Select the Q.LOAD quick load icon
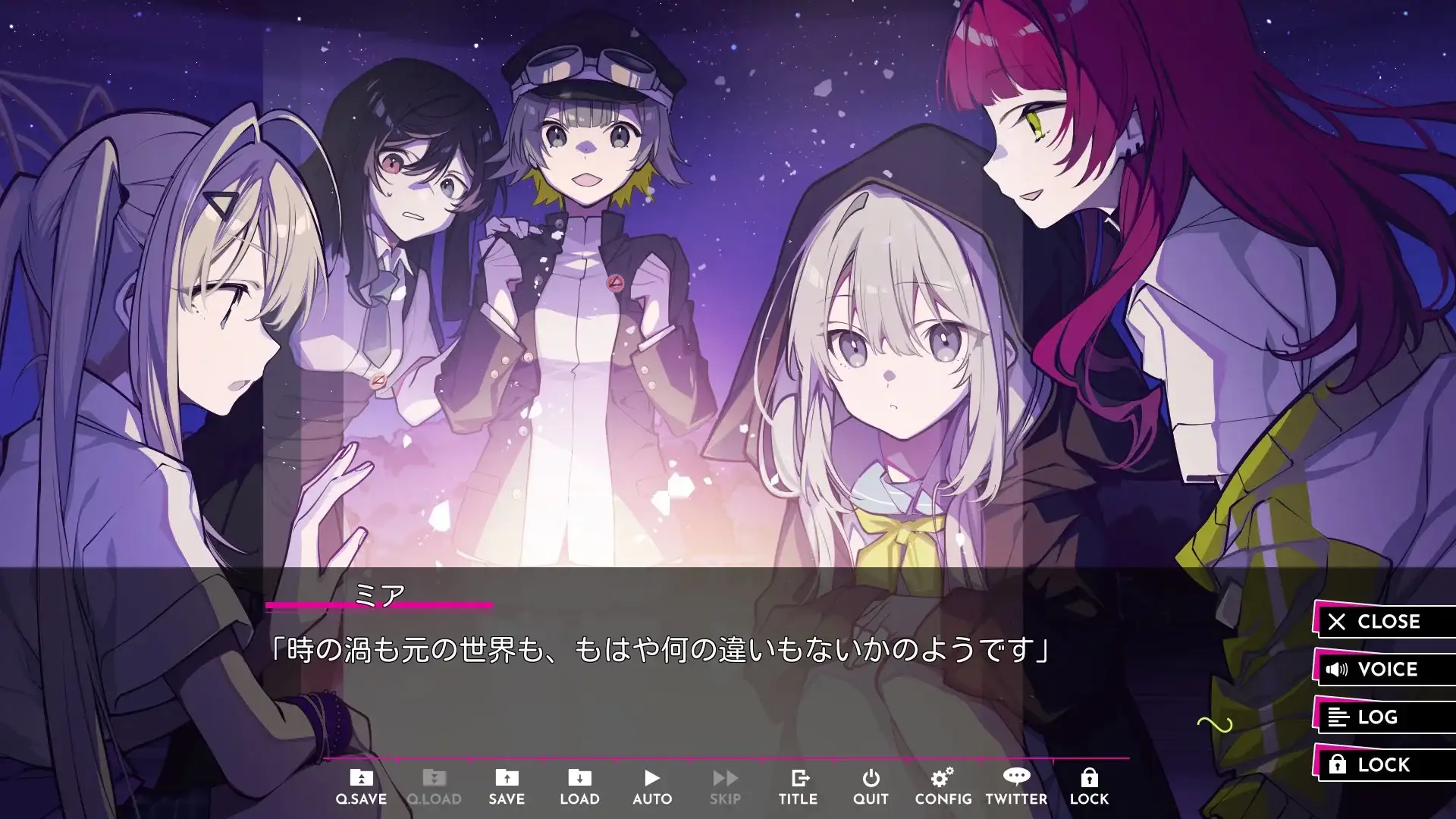The image size is (1456, 819). click(434, 783)
